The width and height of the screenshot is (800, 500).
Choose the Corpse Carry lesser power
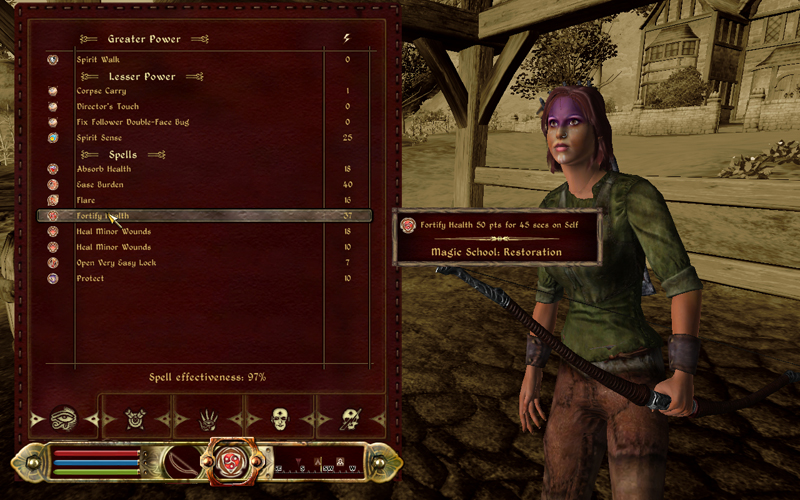[101, 91]
